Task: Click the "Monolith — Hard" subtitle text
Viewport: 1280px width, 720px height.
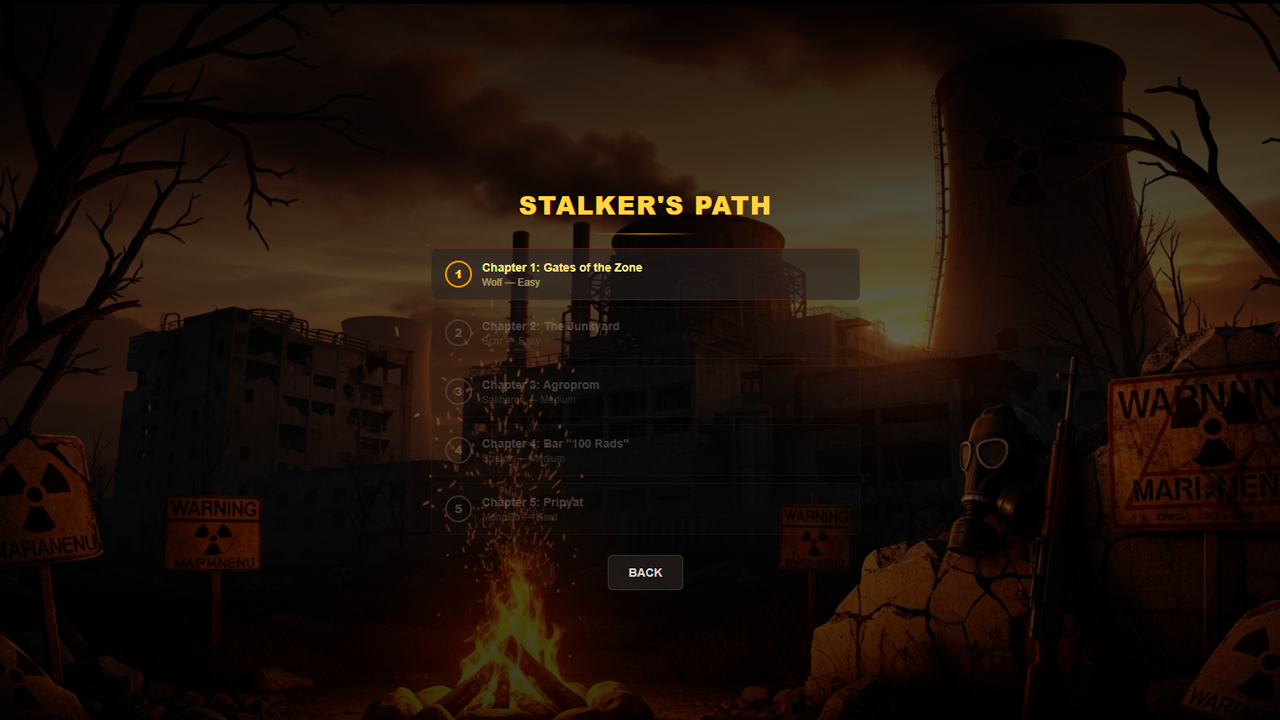Action: click(518, 516)
